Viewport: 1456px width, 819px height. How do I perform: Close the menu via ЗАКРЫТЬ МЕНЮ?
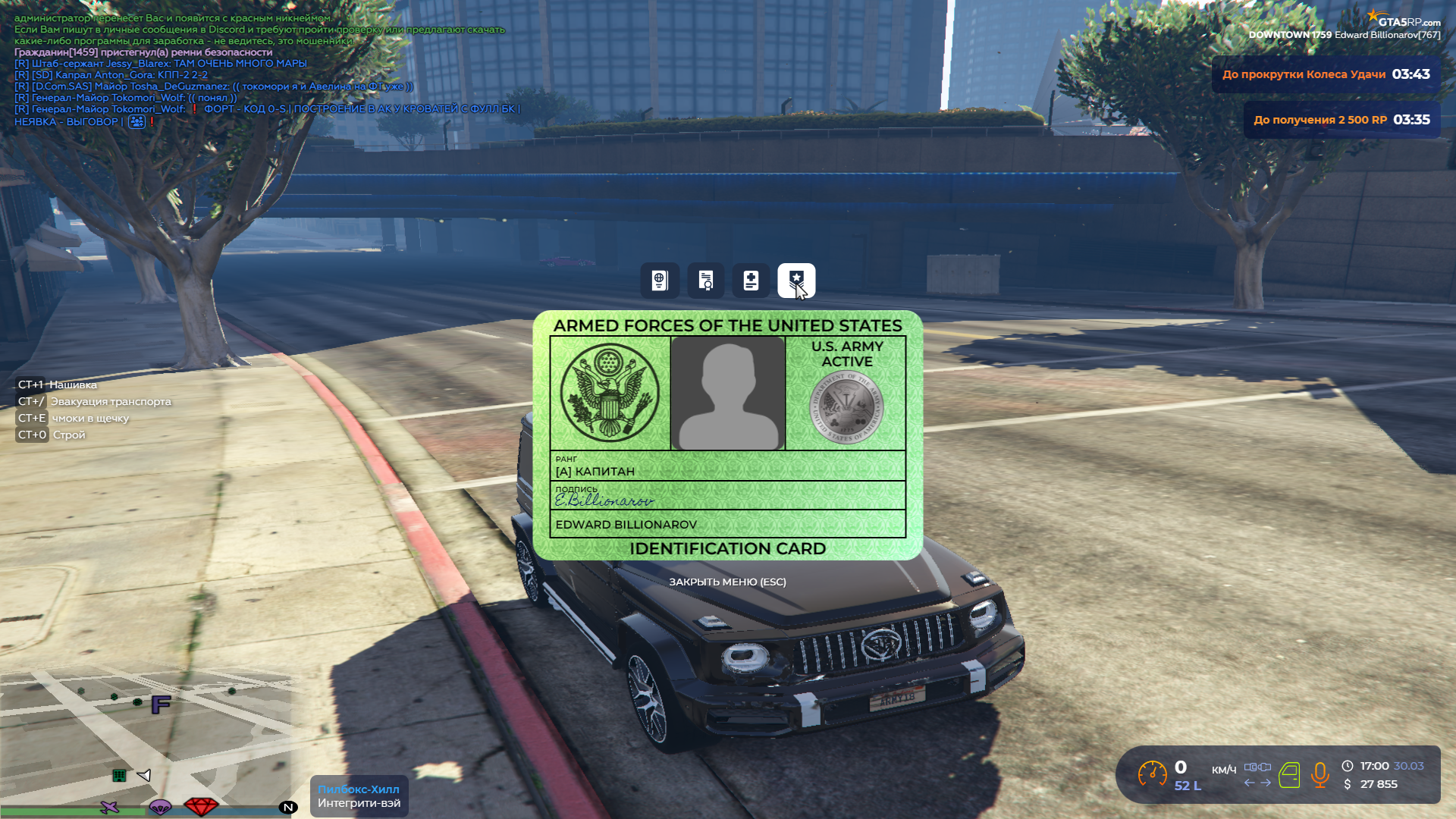click(x=727, y=582)
